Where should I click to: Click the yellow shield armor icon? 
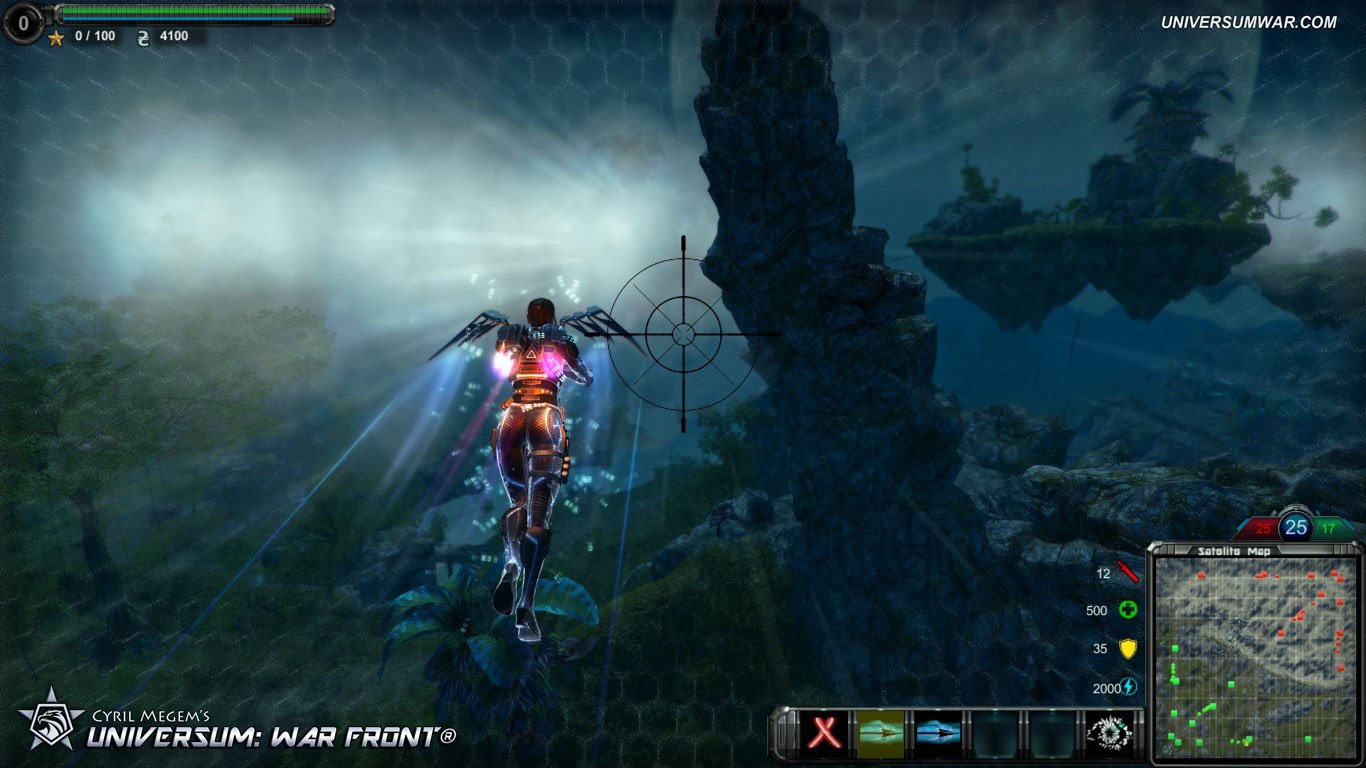coord(1128,648)
